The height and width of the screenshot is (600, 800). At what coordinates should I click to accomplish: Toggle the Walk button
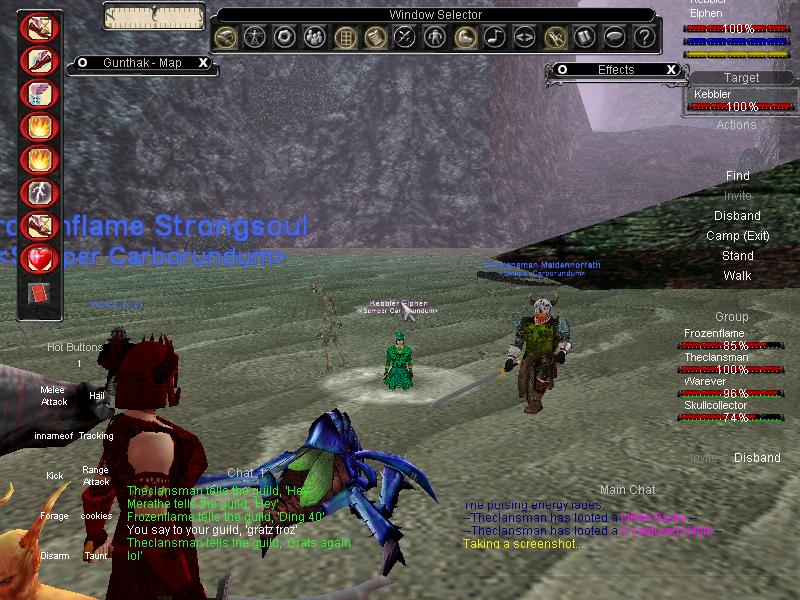tap(737, 276)
